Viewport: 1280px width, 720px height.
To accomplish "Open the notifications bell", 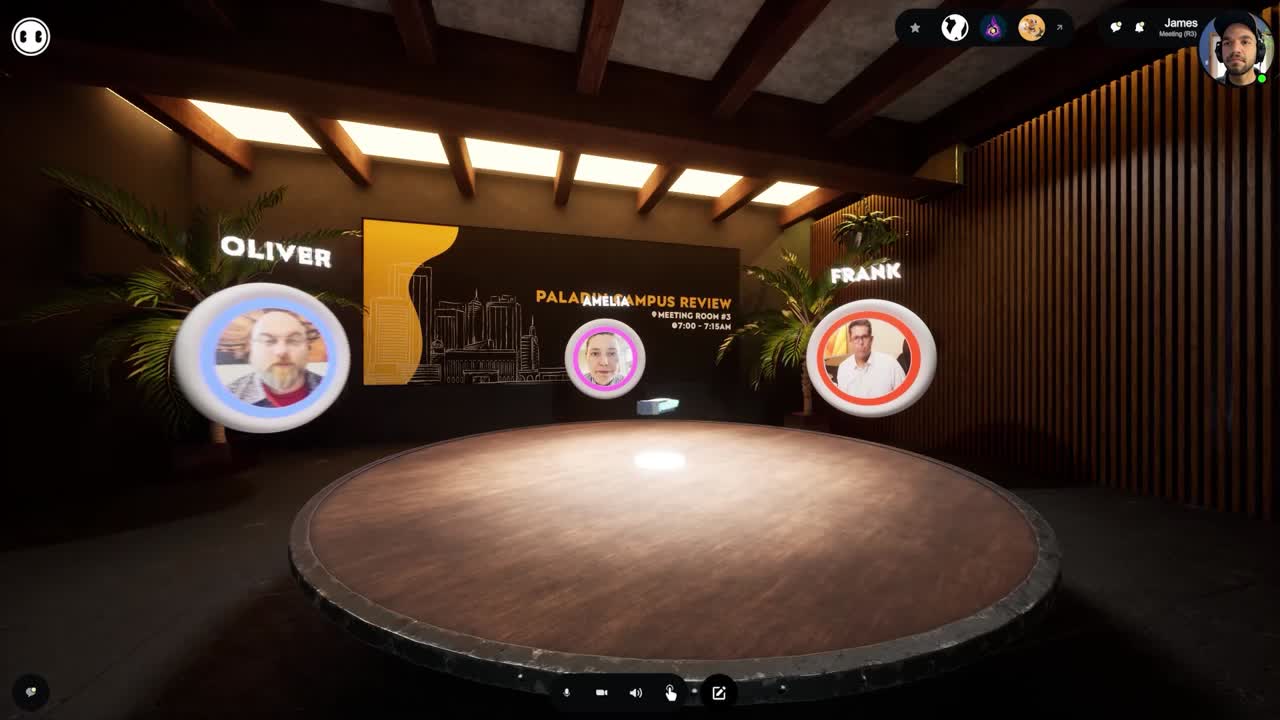I will (x=1141, y=27).
